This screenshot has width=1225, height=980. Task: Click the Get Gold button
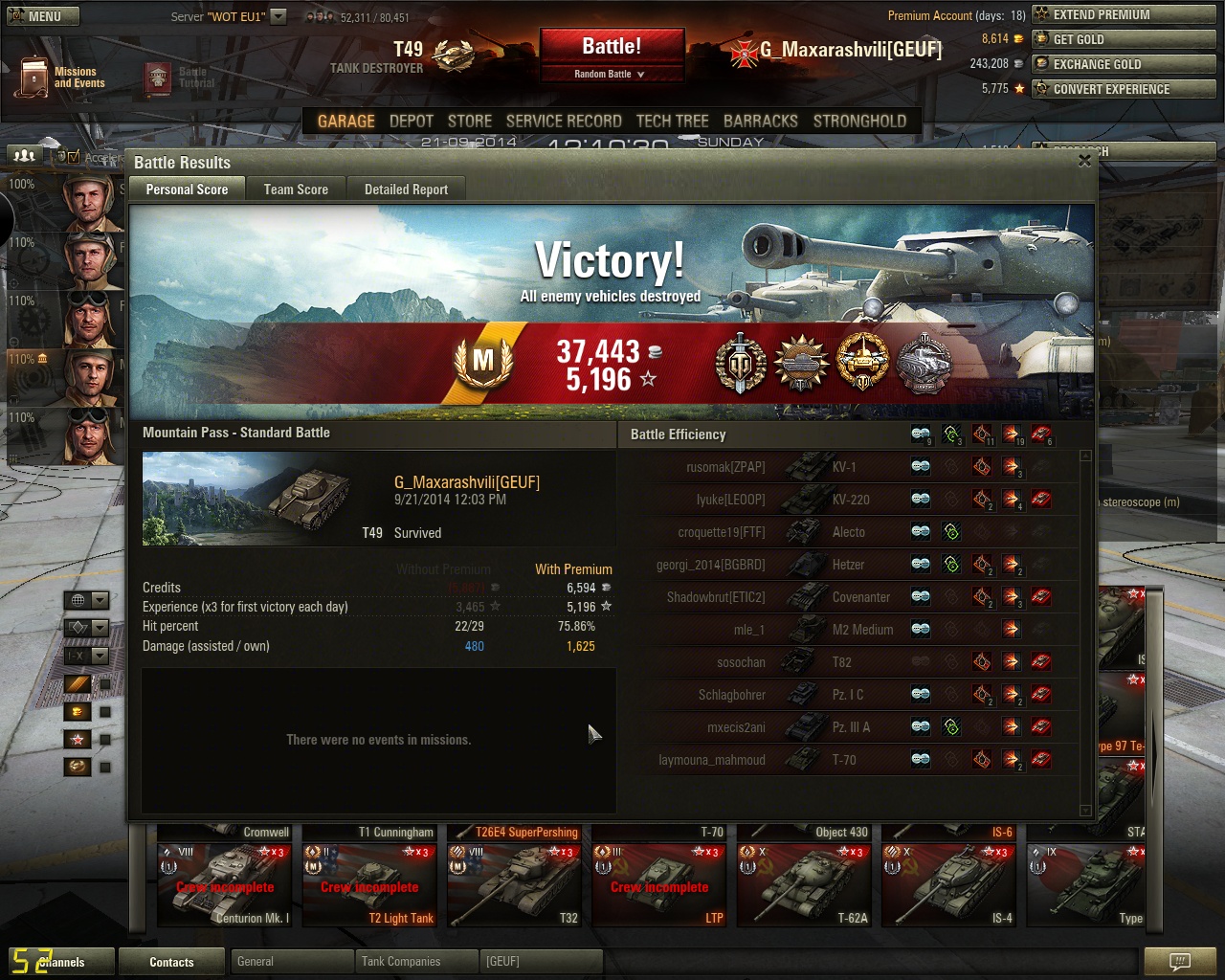[1124, 39]
